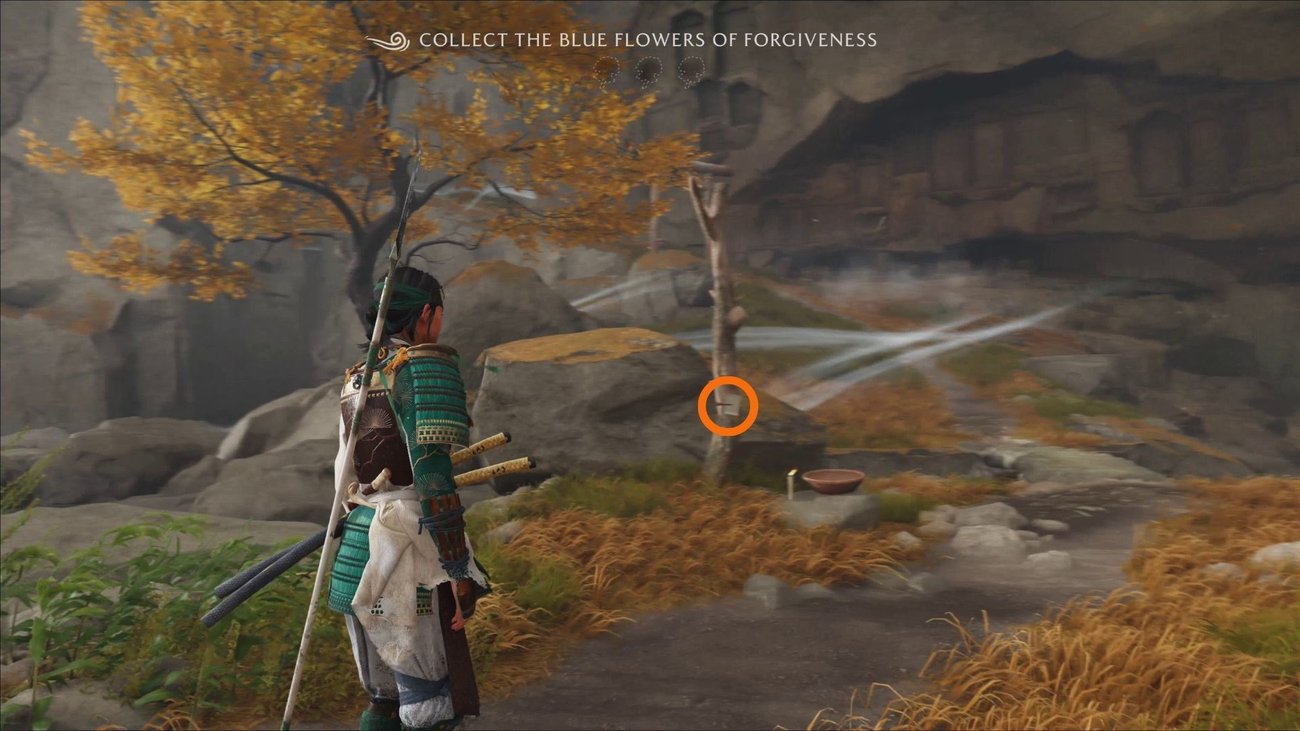Click the Collect the Blue Flowers objective tracker

click(646, 41)
